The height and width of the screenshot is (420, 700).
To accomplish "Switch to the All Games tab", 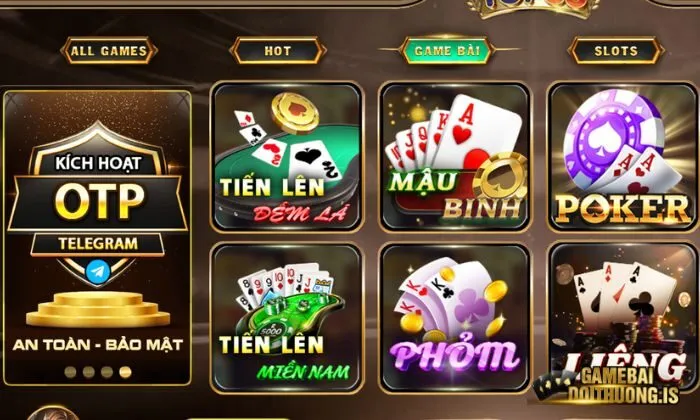I will pyautogui.click(x=110, y=50).
